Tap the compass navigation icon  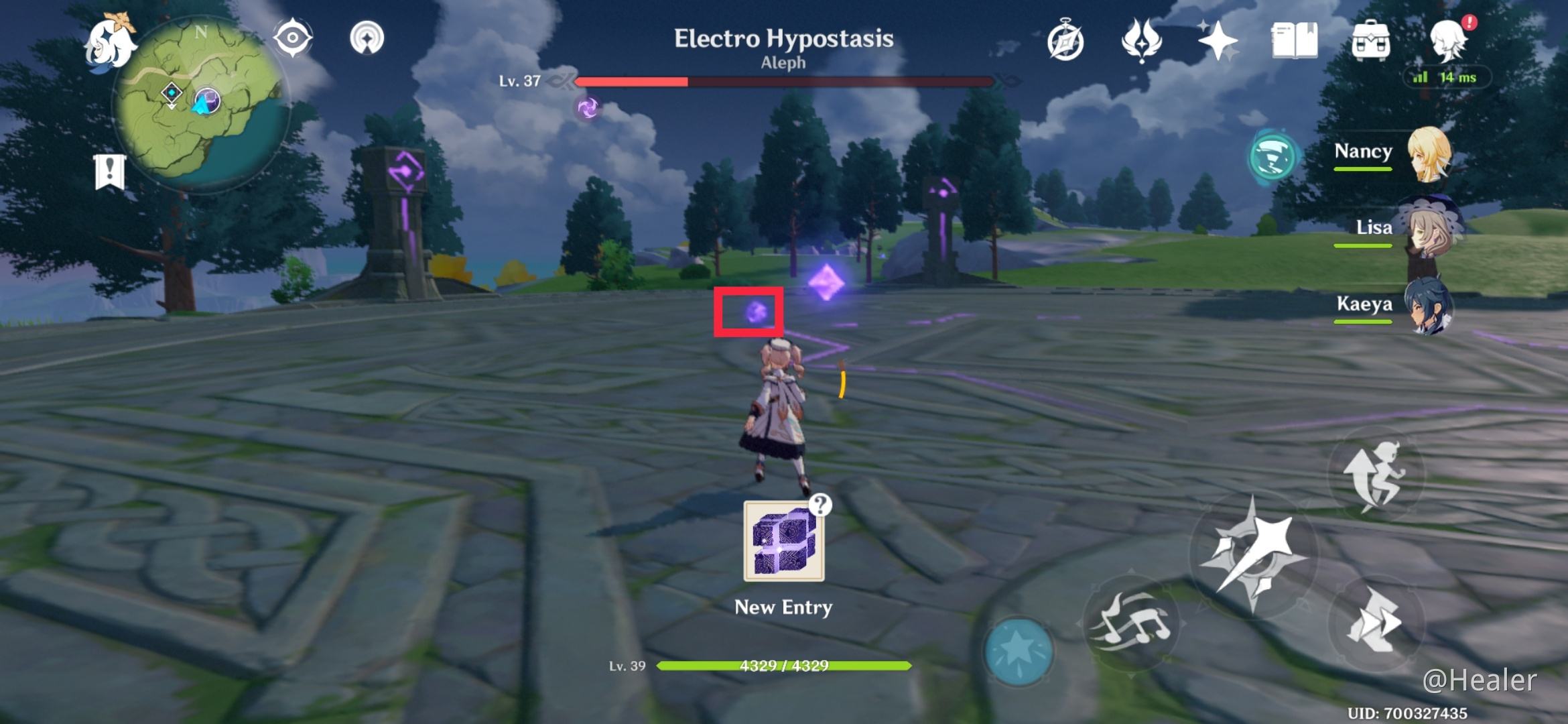291,39
